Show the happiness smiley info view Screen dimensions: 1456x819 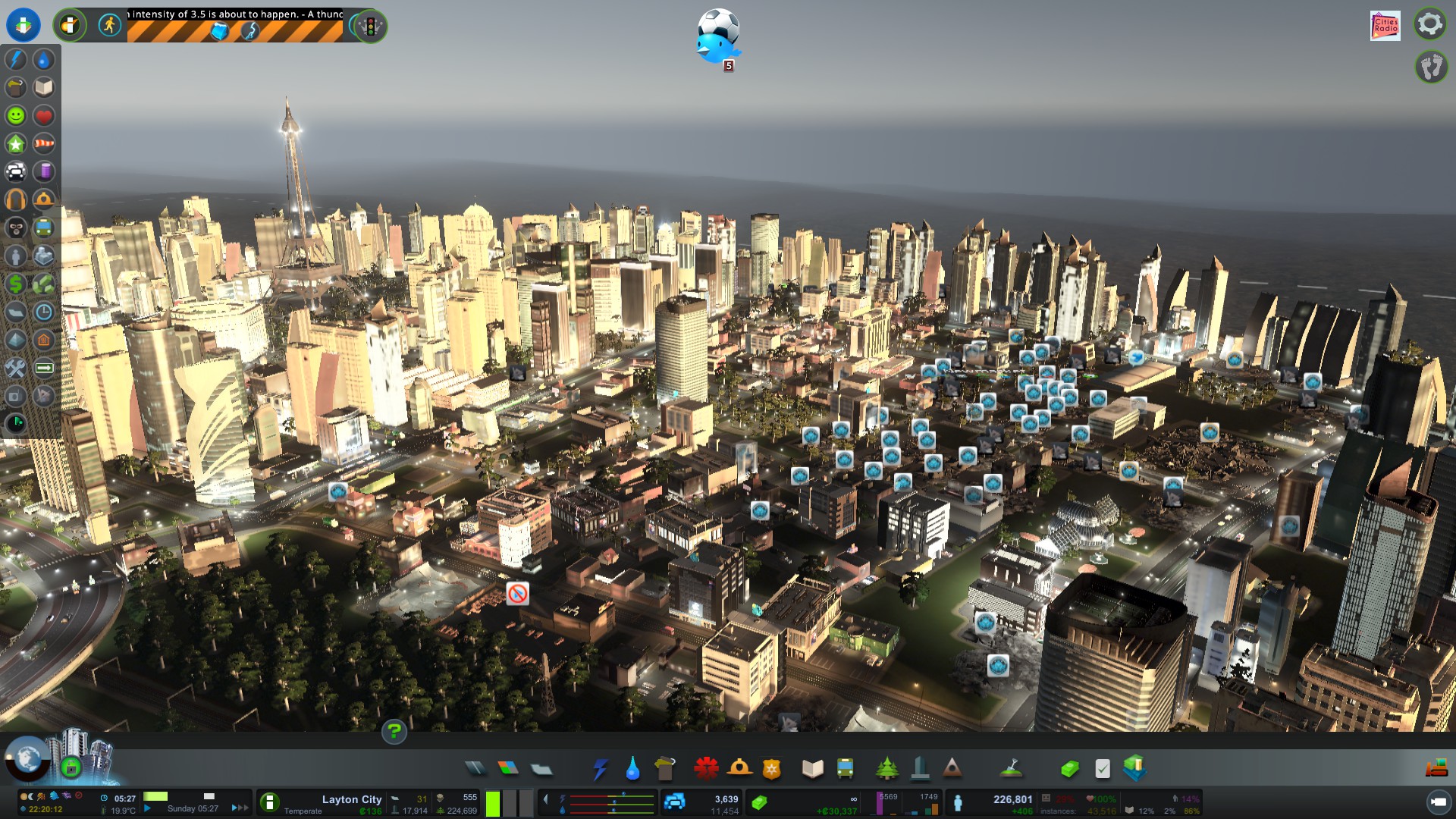(16, 116)
